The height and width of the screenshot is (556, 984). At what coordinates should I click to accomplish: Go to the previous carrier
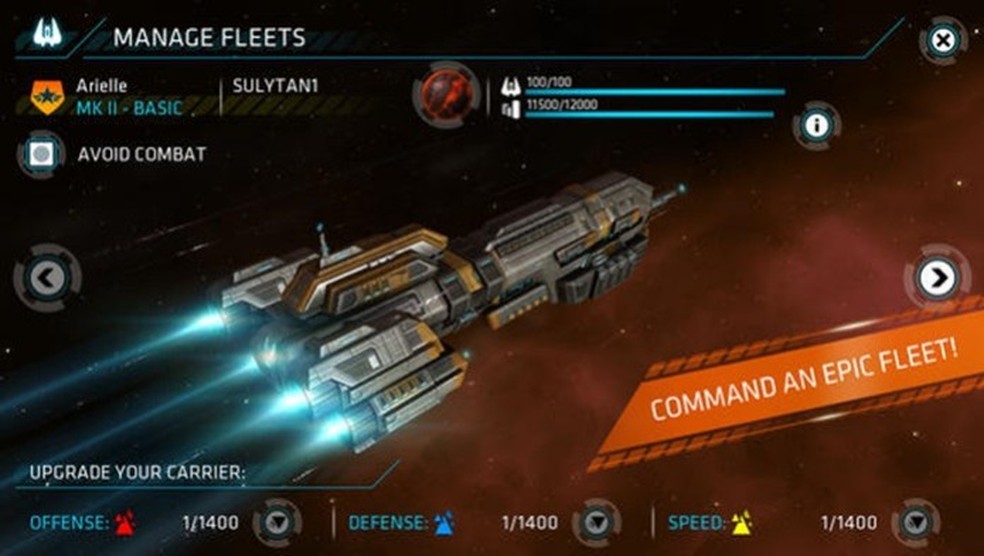[x=47, y=277]
